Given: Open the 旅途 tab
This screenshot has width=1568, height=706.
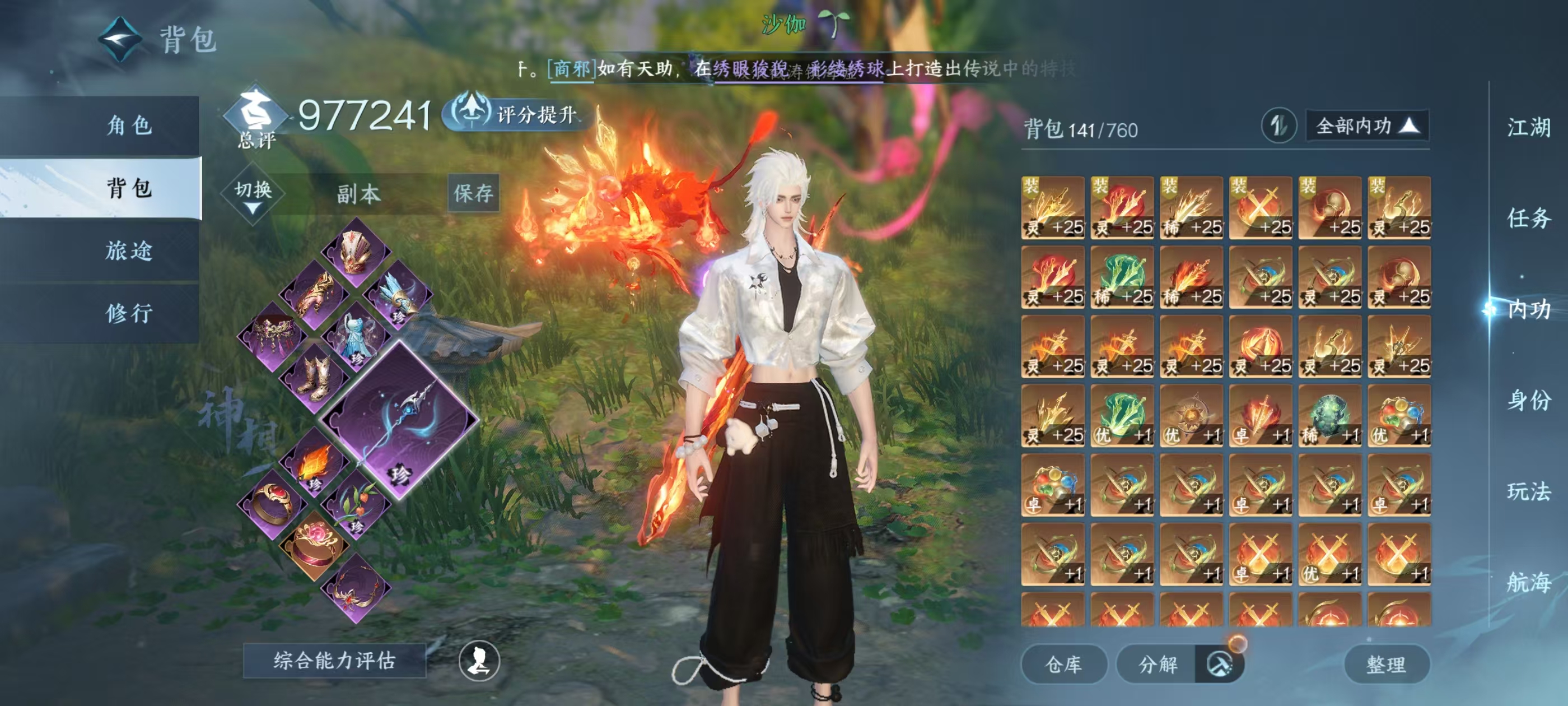Looking at the screenshot, I should (x=128, y=250).
